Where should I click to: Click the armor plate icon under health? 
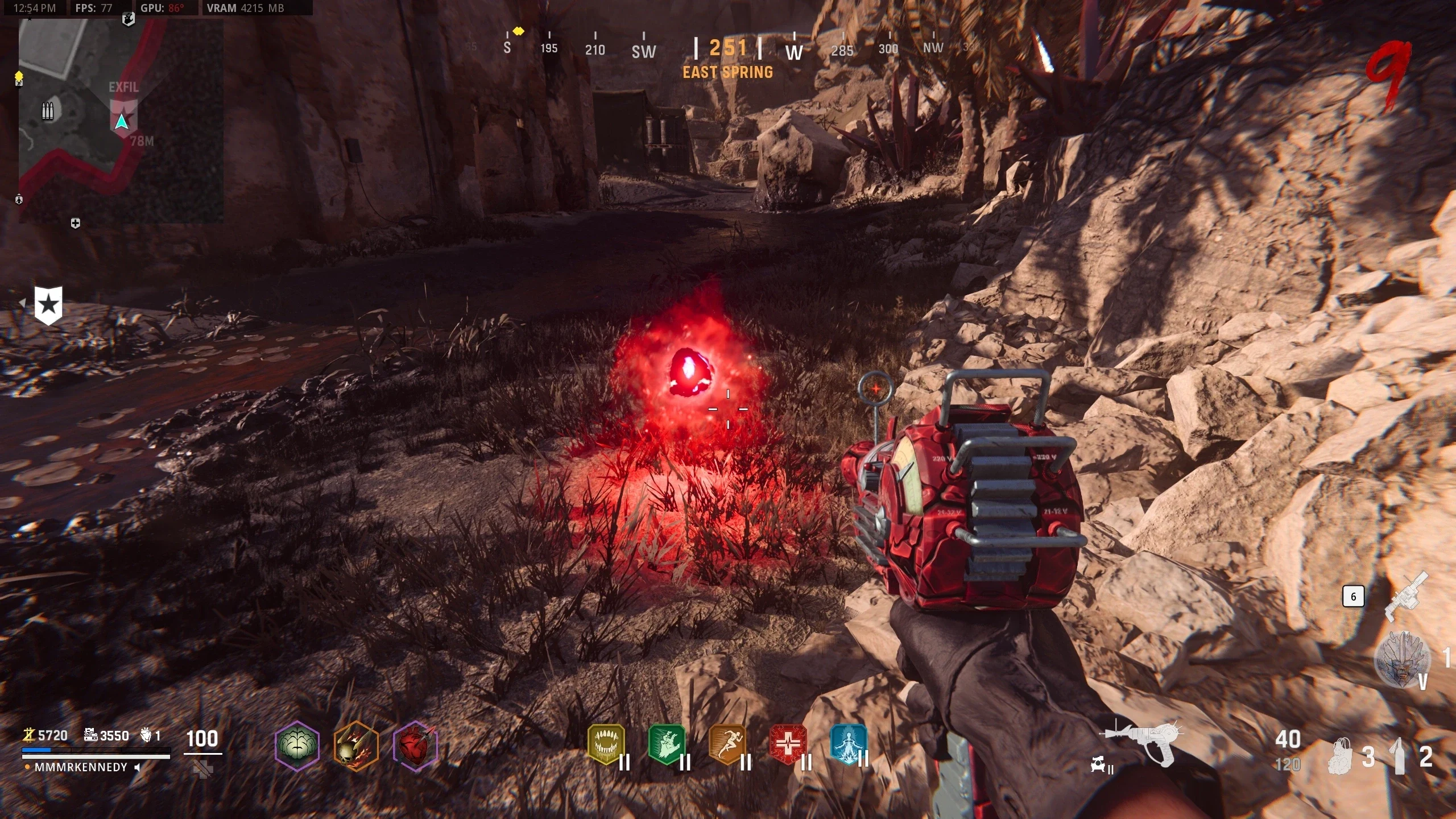[203, 770]
